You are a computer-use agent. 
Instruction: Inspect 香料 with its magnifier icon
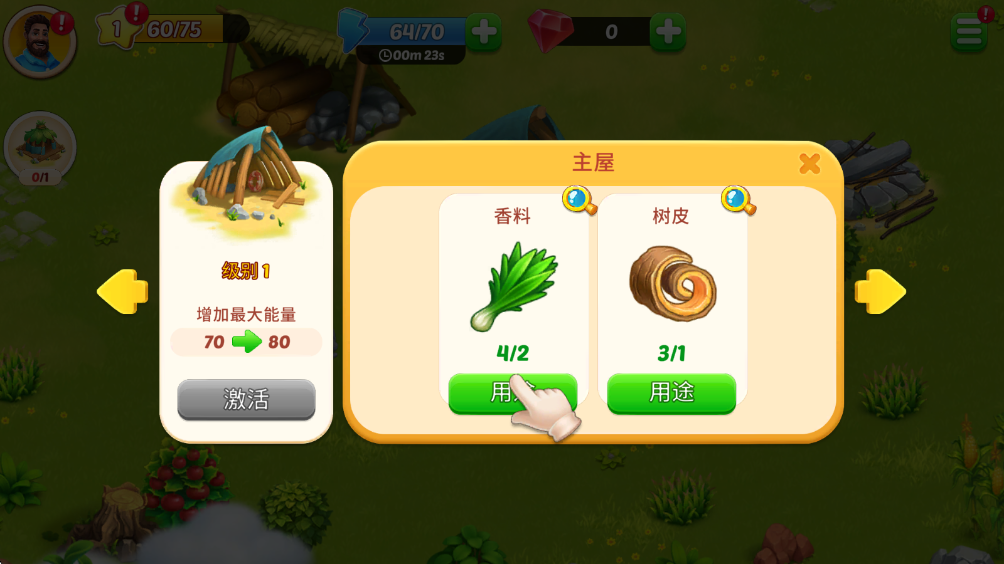click(x=578, y=200)
